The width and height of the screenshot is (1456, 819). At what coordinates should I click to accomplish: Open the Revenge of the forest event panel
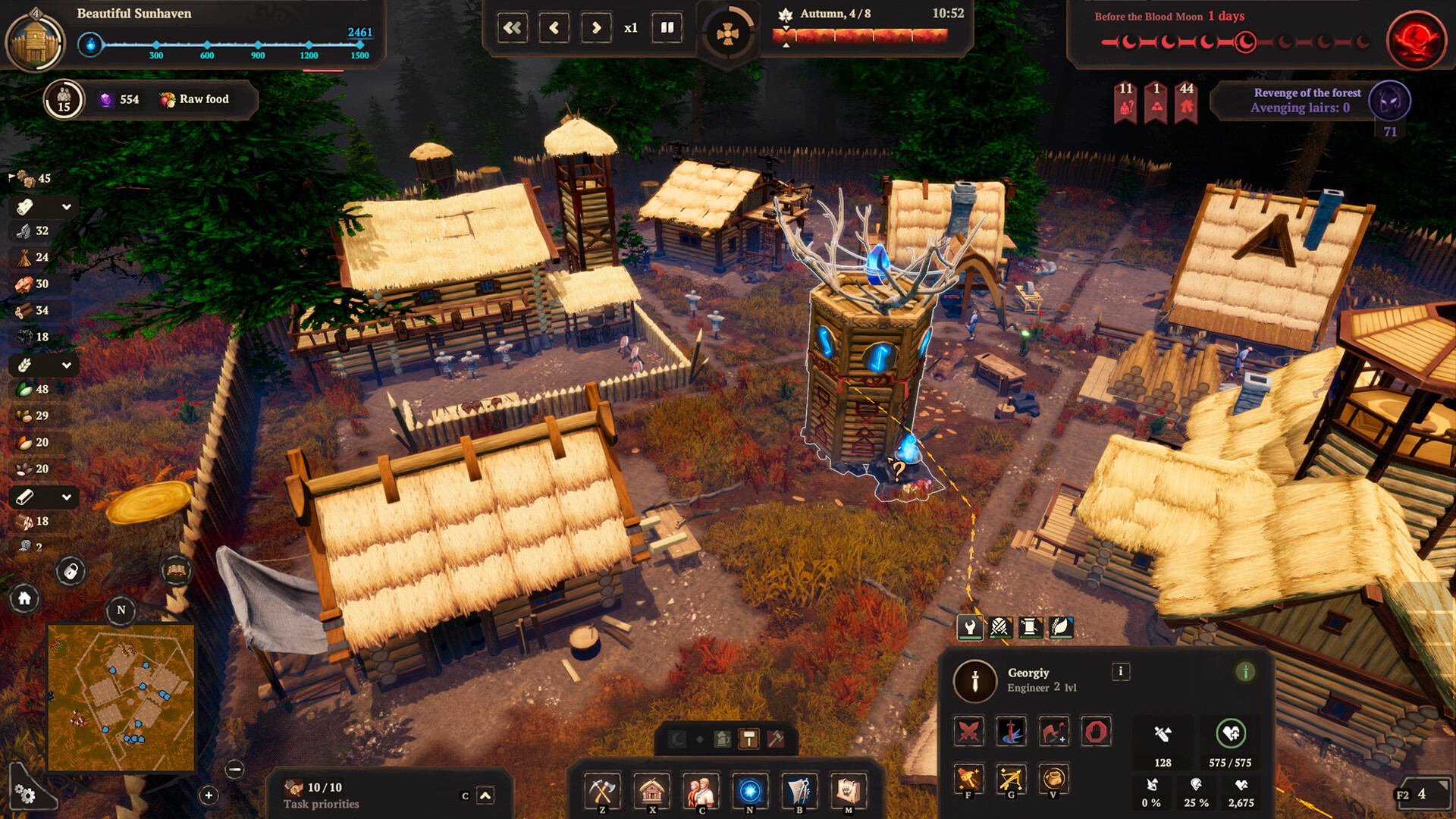1306,99
